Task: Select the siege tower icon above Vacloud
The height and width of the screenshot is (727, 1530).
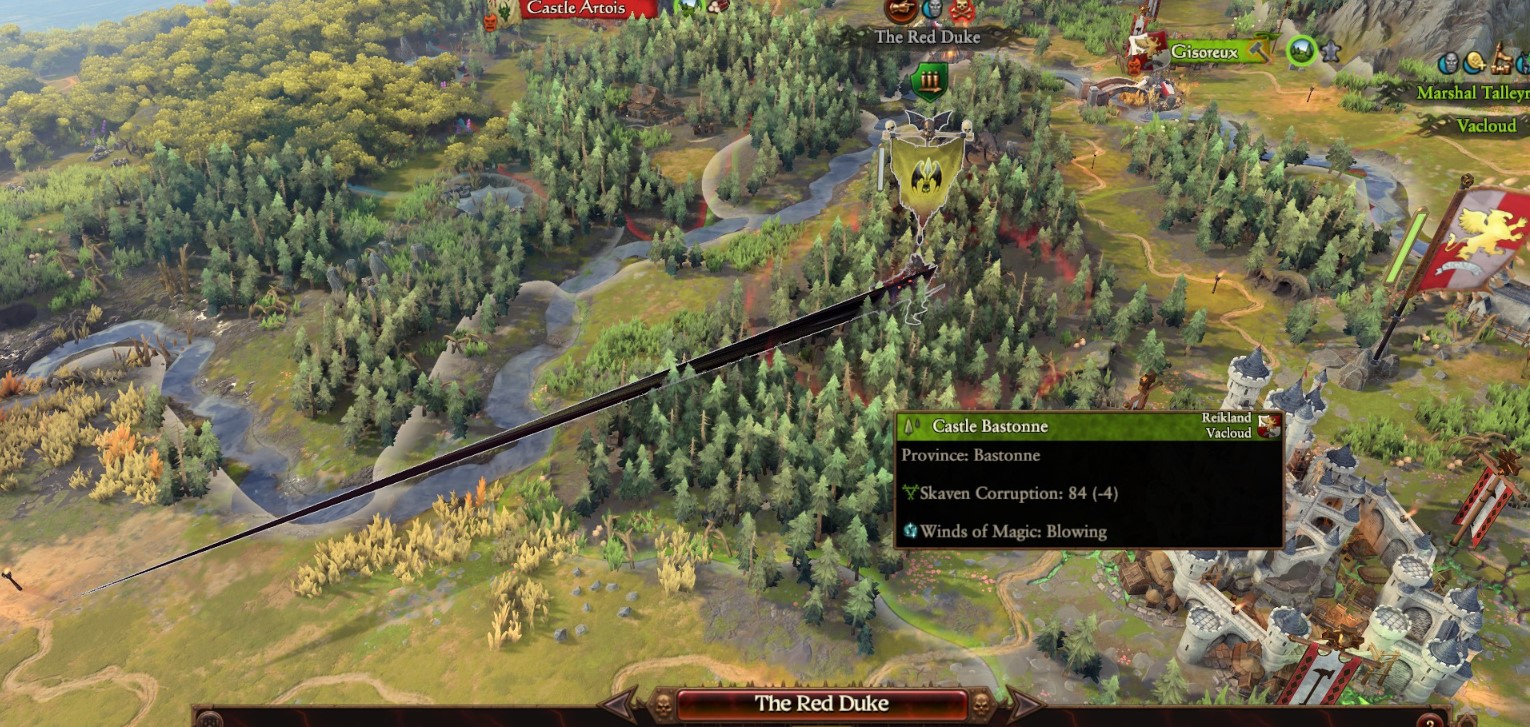Action: 1500,62
